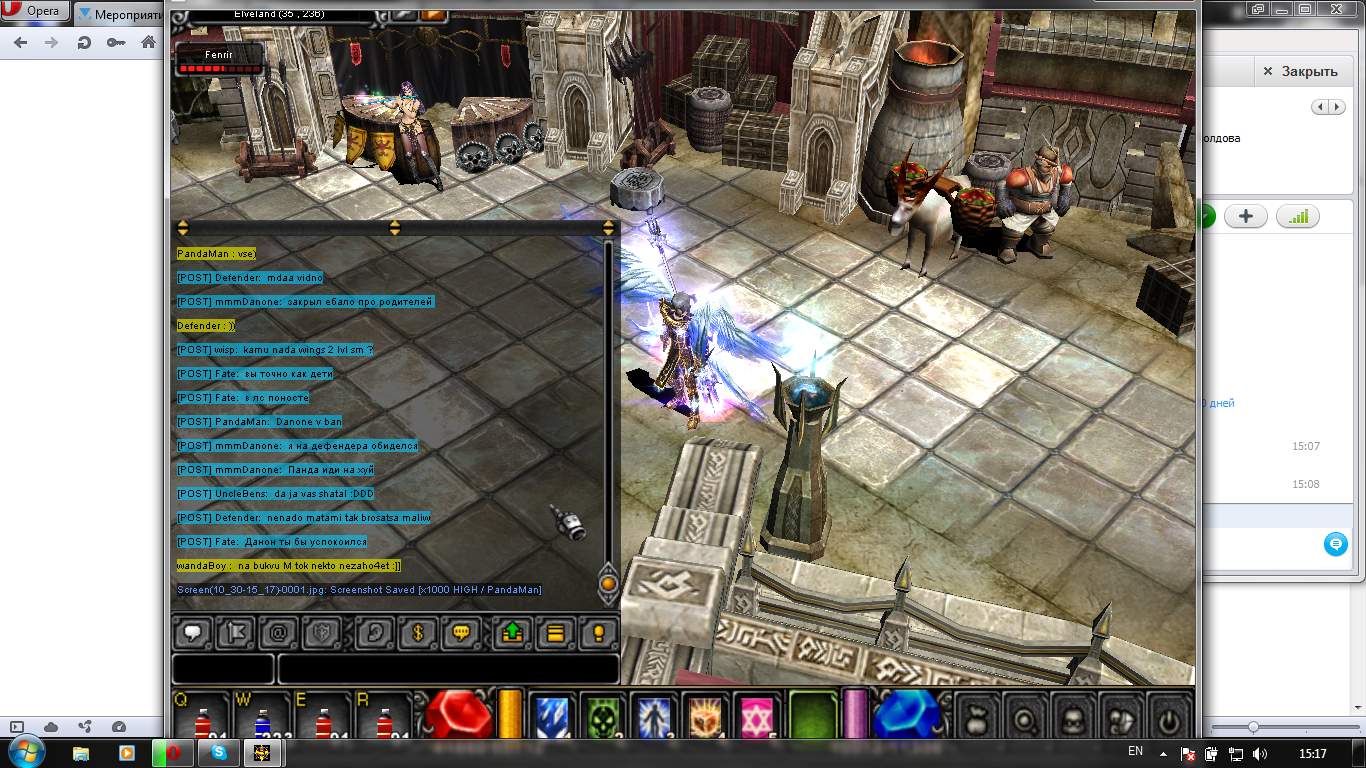Toggle the yellow speech bubble chat button

[462, 633]
